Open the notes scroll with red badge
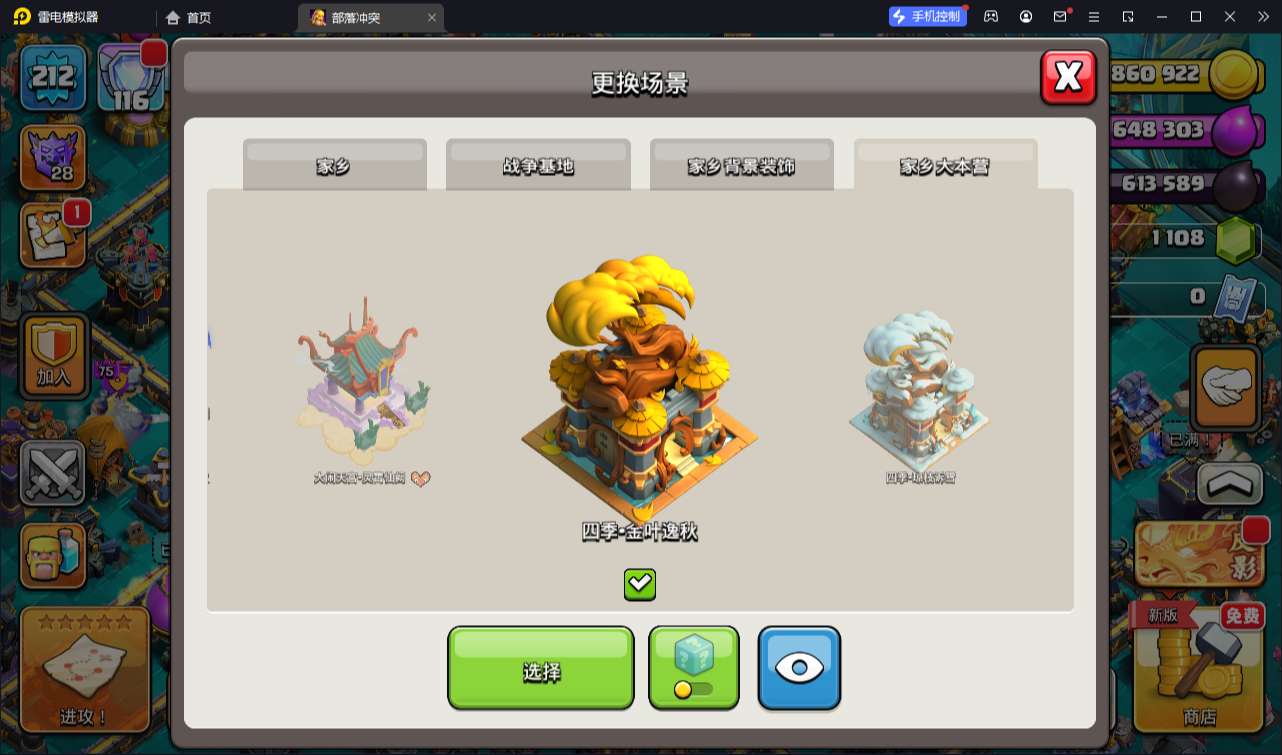 tap(53, 236)
